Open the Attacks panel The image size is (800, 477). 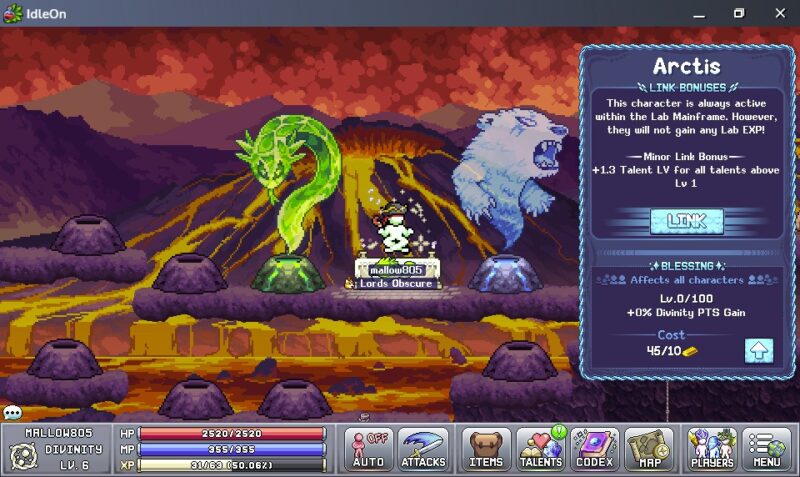(x=423, y=449)
